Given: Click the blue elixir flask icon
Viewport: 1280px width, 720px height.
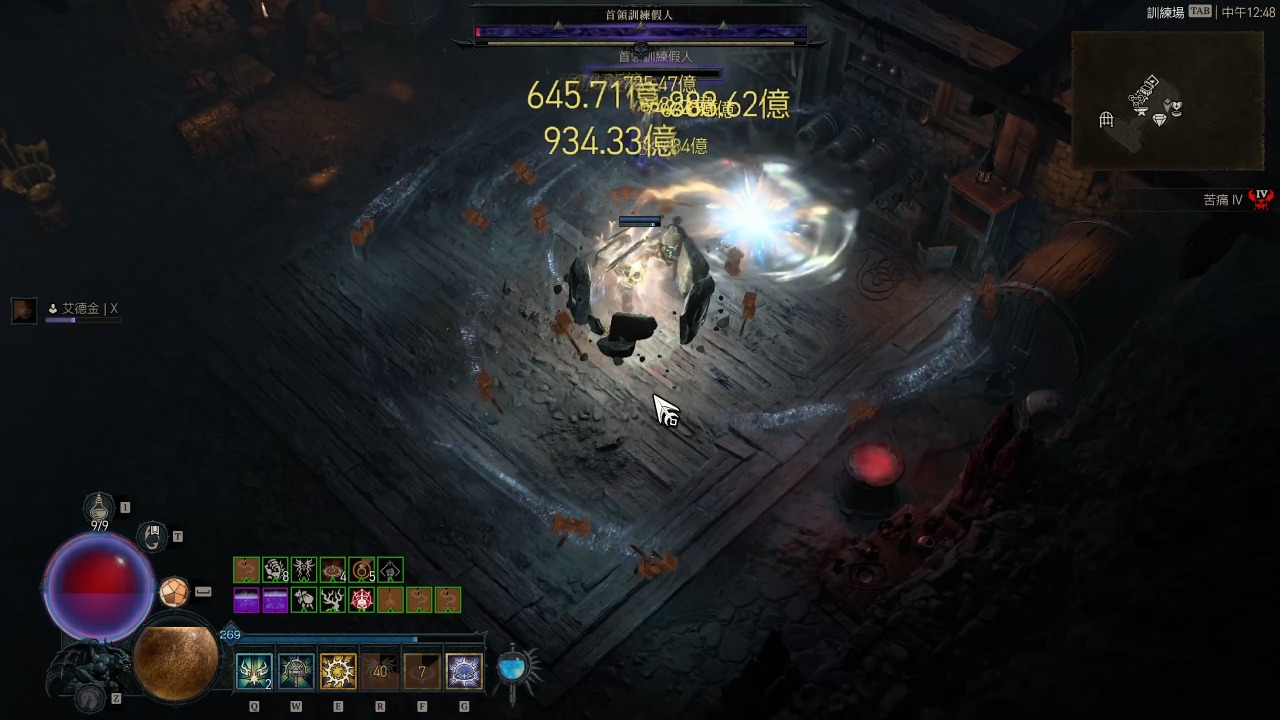Looking at the screenshot, I should click(x=514, y=668).
